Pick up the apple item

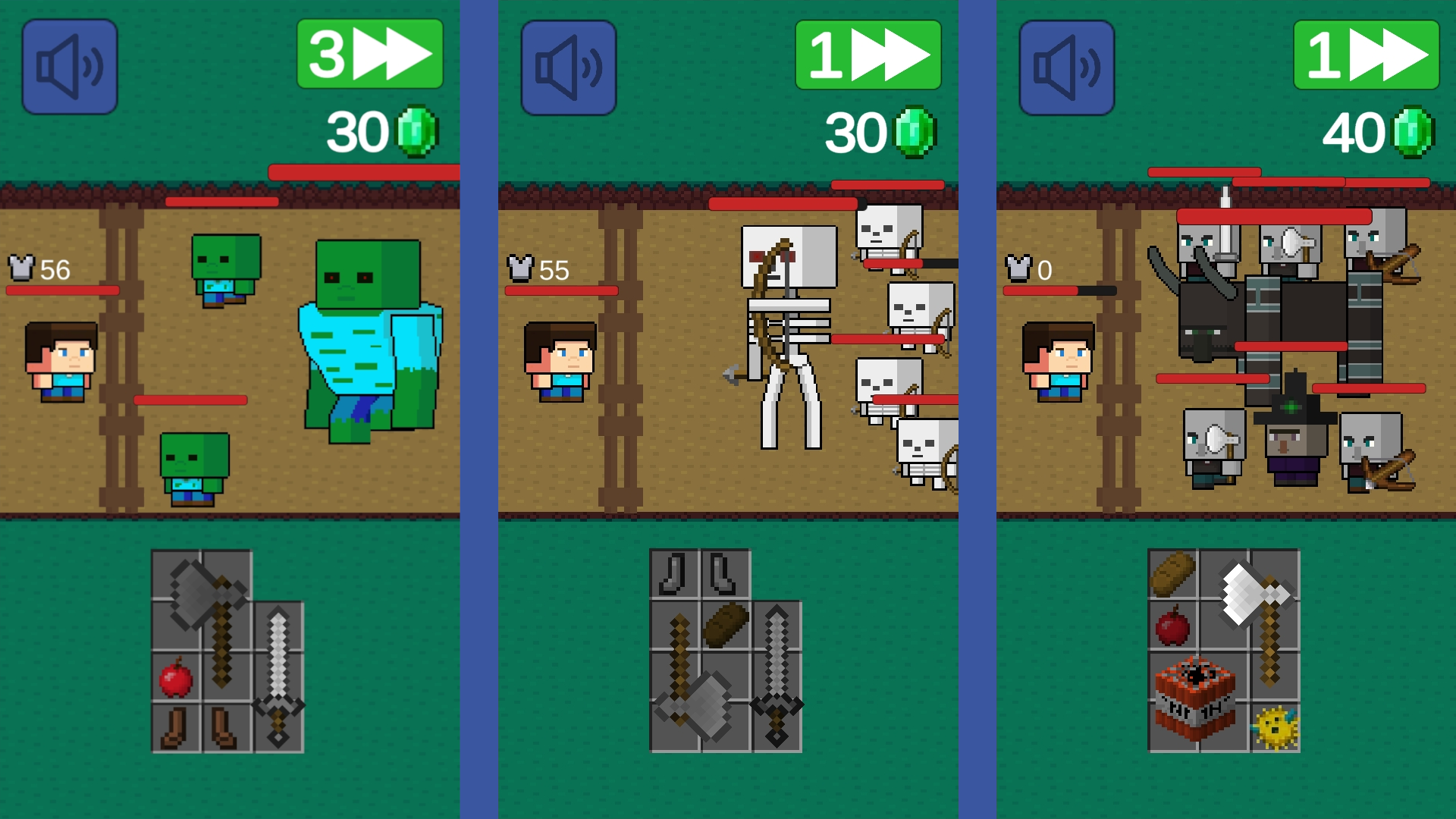coord(176,679)
